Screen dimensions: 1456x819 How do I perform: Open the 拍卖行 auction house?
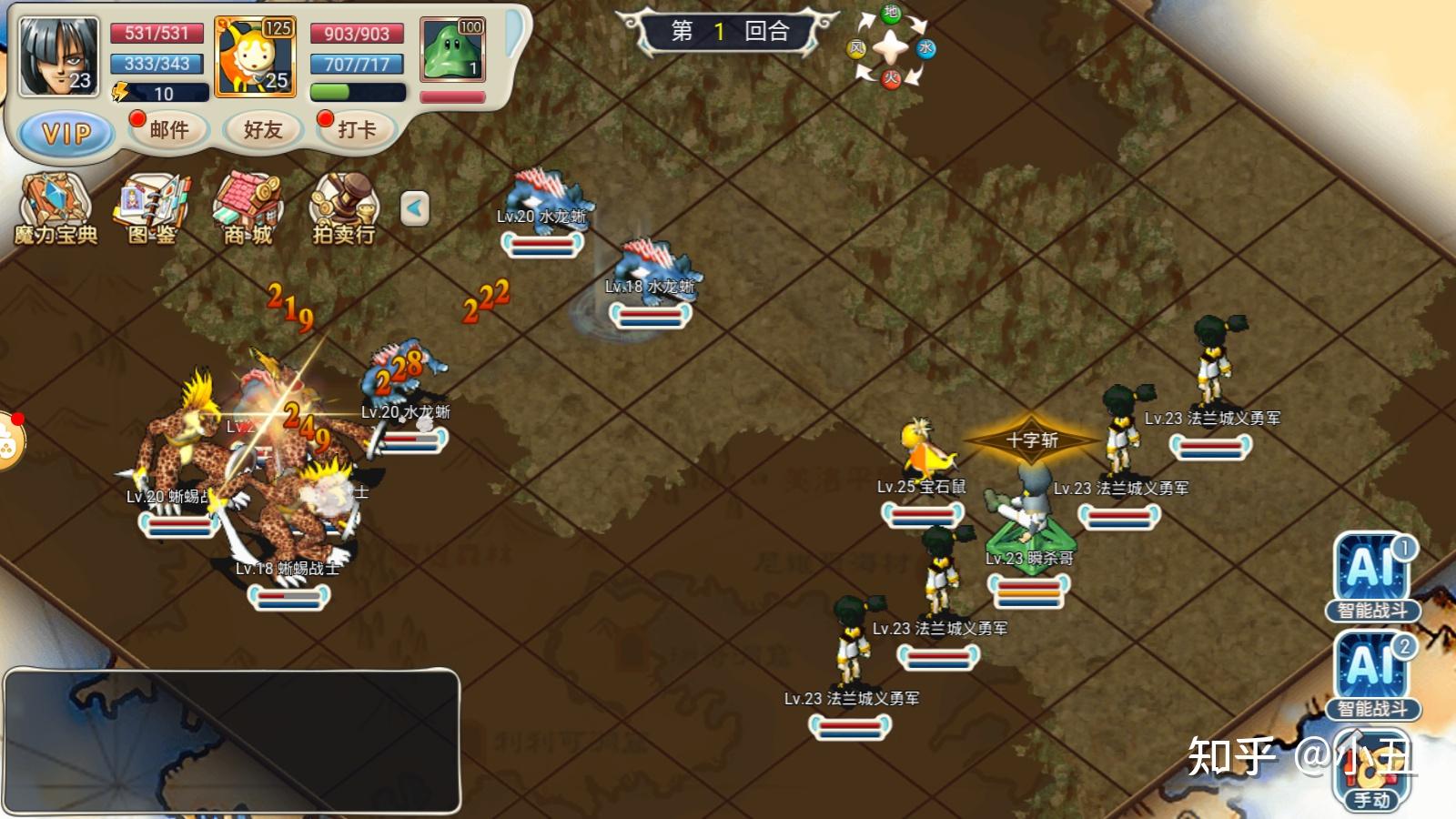[x=344, y=209]
